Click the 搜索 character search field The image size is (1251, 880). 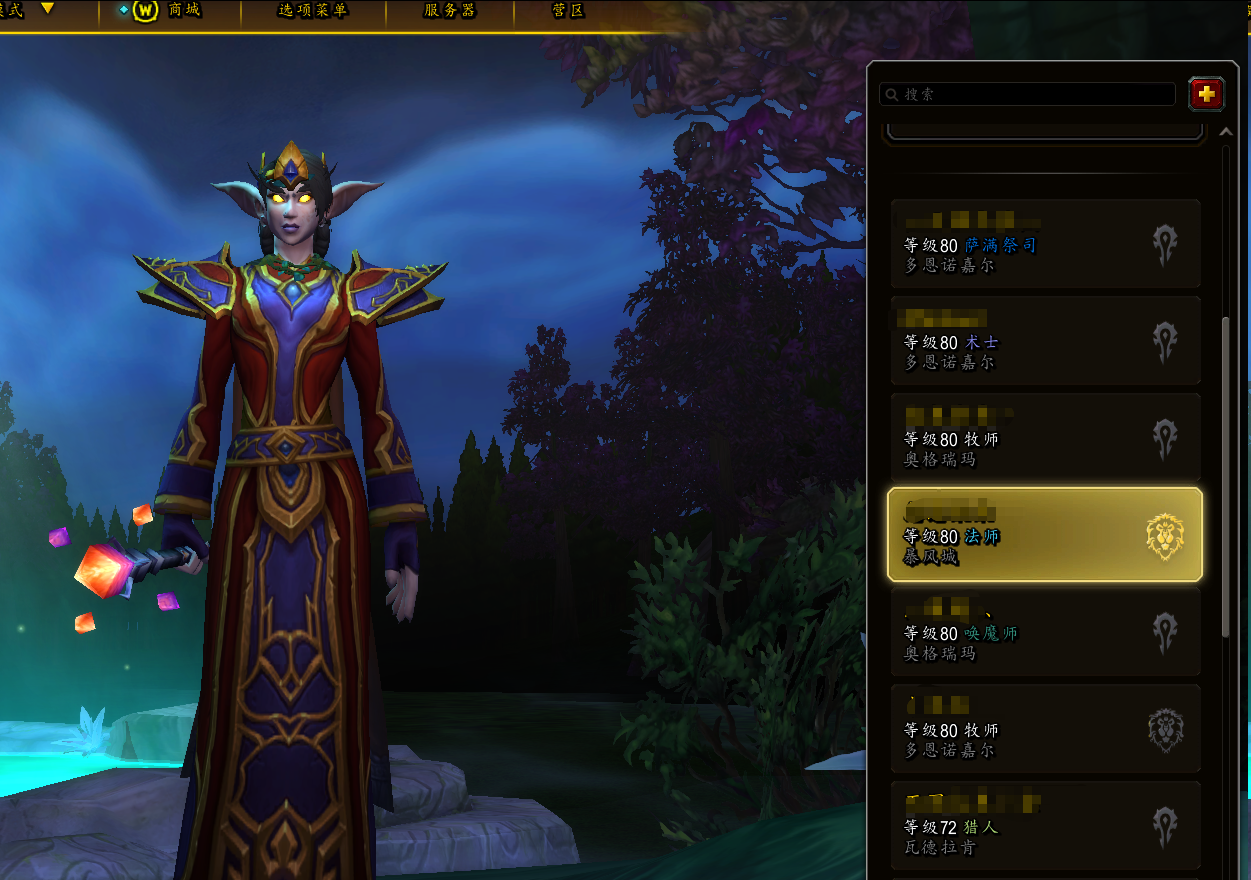click(1028, 94)
